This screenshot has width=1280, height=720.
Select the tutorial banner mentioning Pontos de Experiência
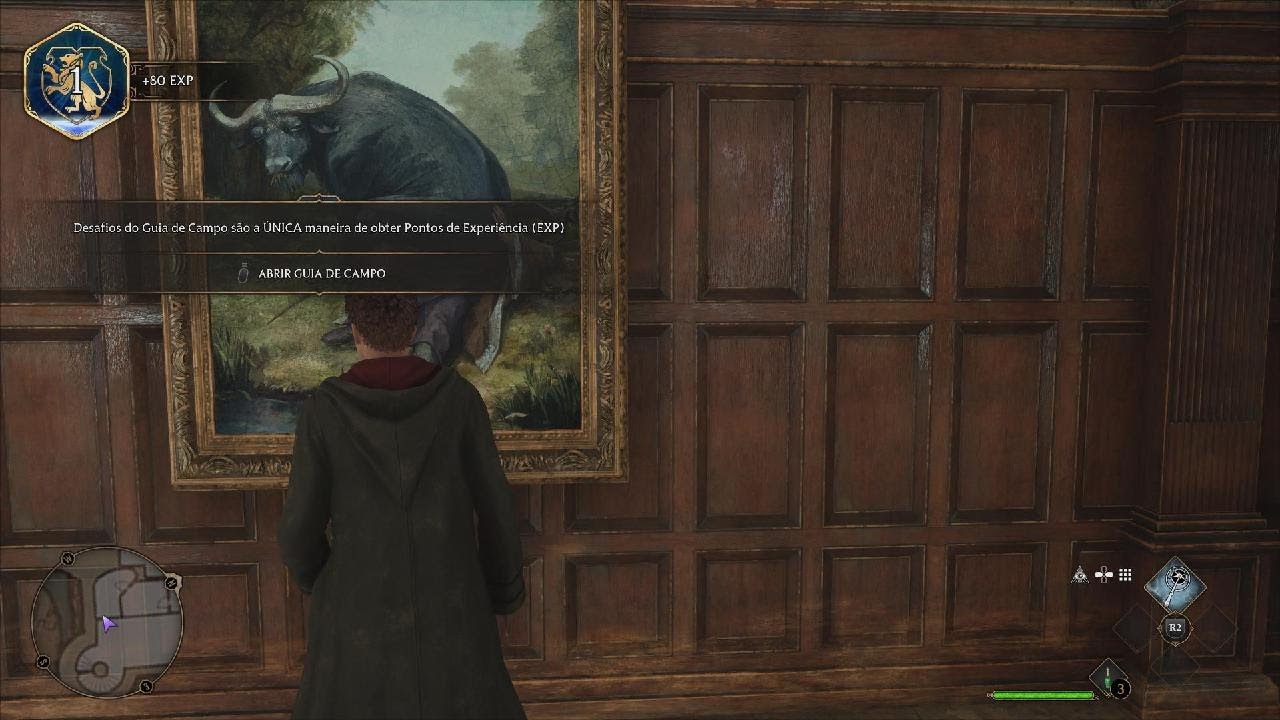pyautogui.click(x=318, y=227)
